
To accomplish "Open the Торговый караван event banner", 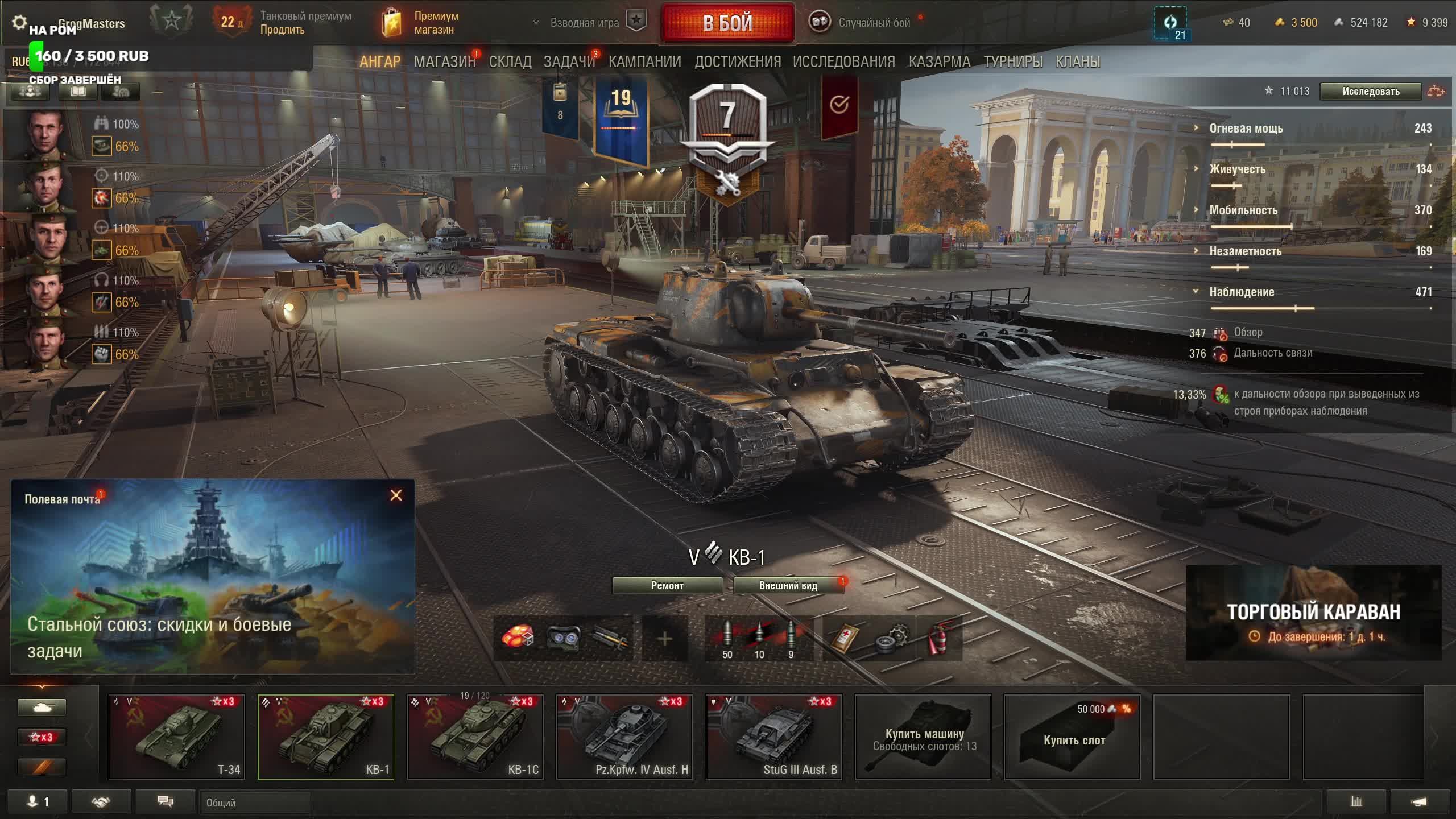I will (x=1313, y=613).
